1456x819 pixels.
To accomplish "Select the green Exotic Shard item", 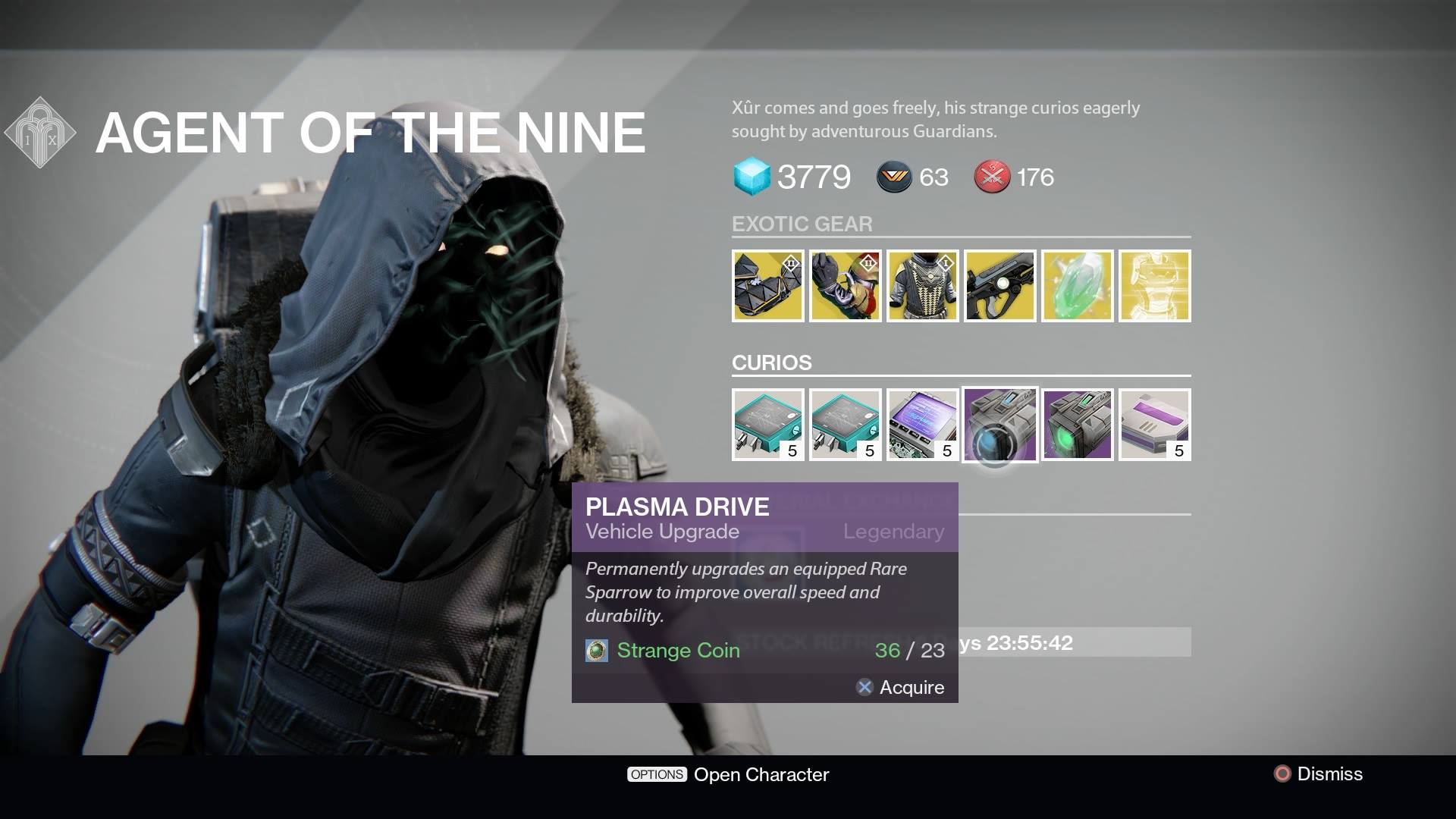I will [x=1077, y=286].
